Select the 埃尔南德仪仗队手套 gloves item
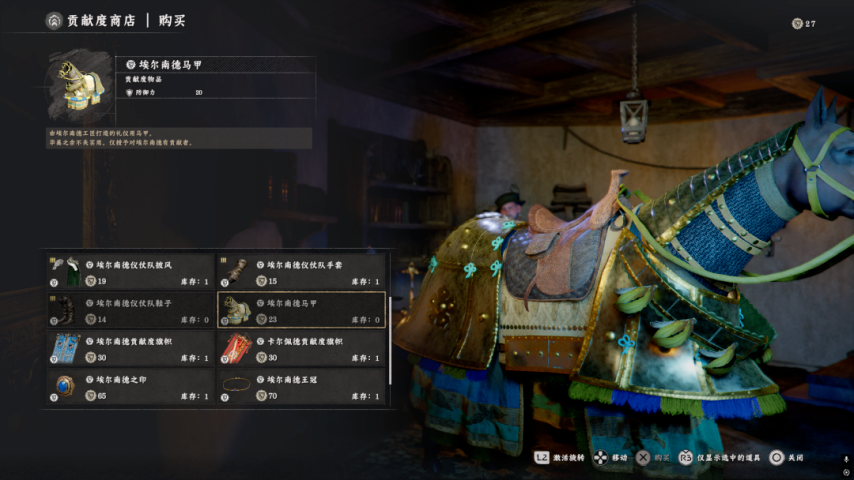 [x=301, y=271]
